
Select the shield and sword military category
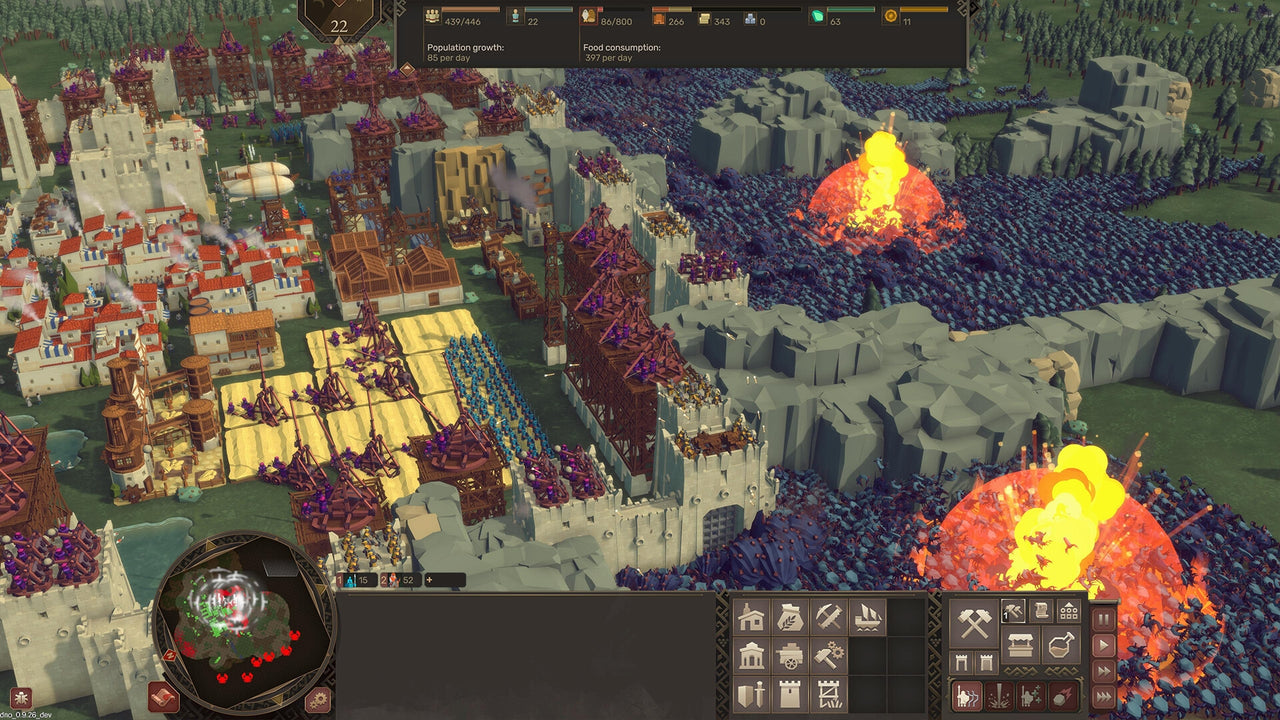pos(750,694)
